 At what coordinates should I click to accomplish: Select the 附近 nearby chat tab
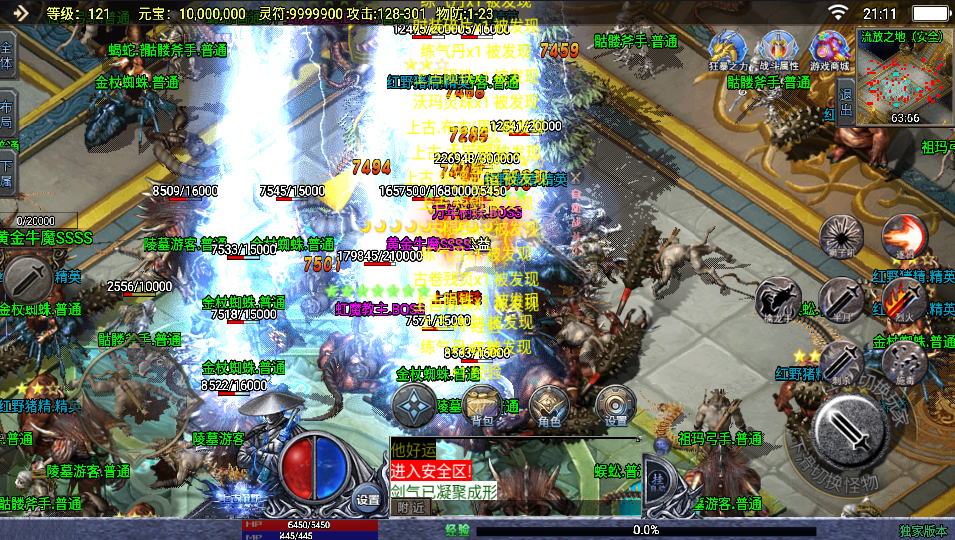pyautogui.click(x=411, y=507)
